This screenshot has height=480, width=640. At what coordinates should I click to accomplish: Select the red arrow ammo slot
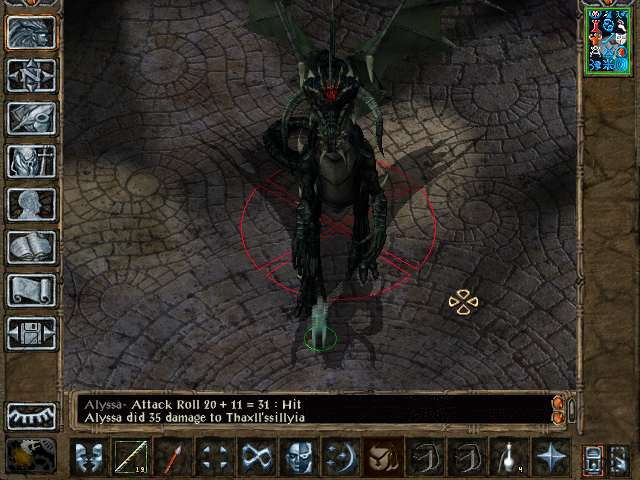click(x=172, y=458)
